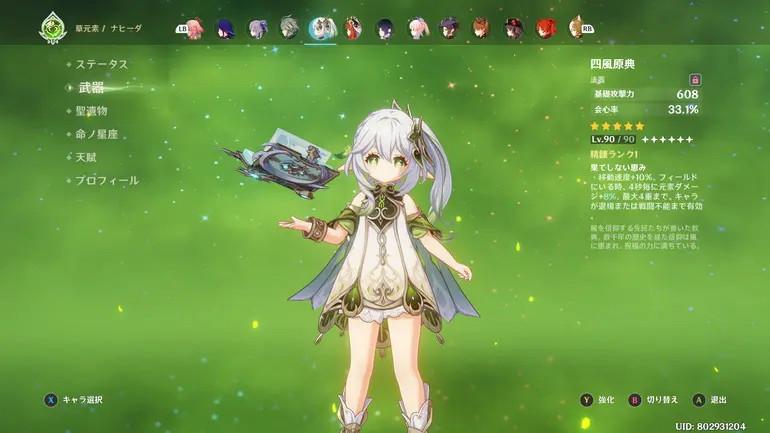The image size is (770, 433).
Task: Go to the 天賦 talents section
Action: click(85, 157)
